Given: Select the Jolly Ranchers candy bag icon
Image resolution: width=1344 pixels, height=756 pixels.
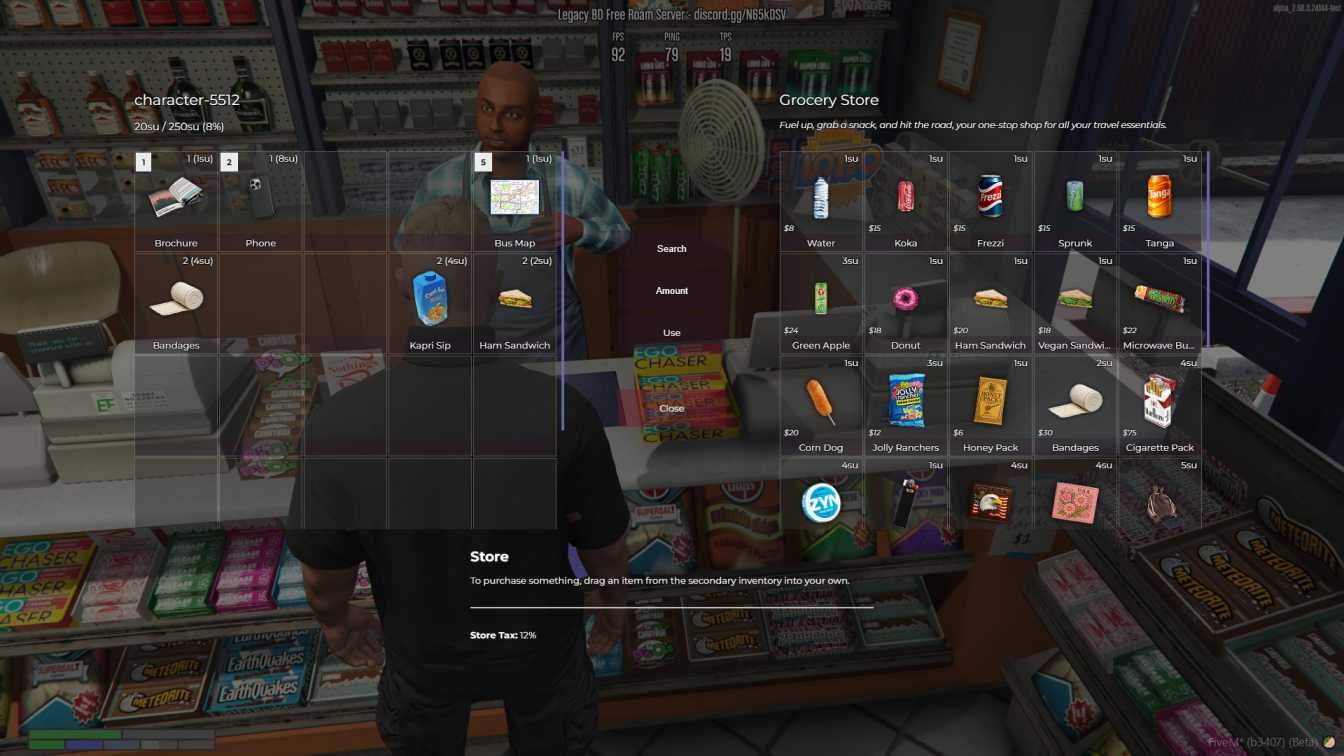Looking at the screenshot, I should point(905,401).
